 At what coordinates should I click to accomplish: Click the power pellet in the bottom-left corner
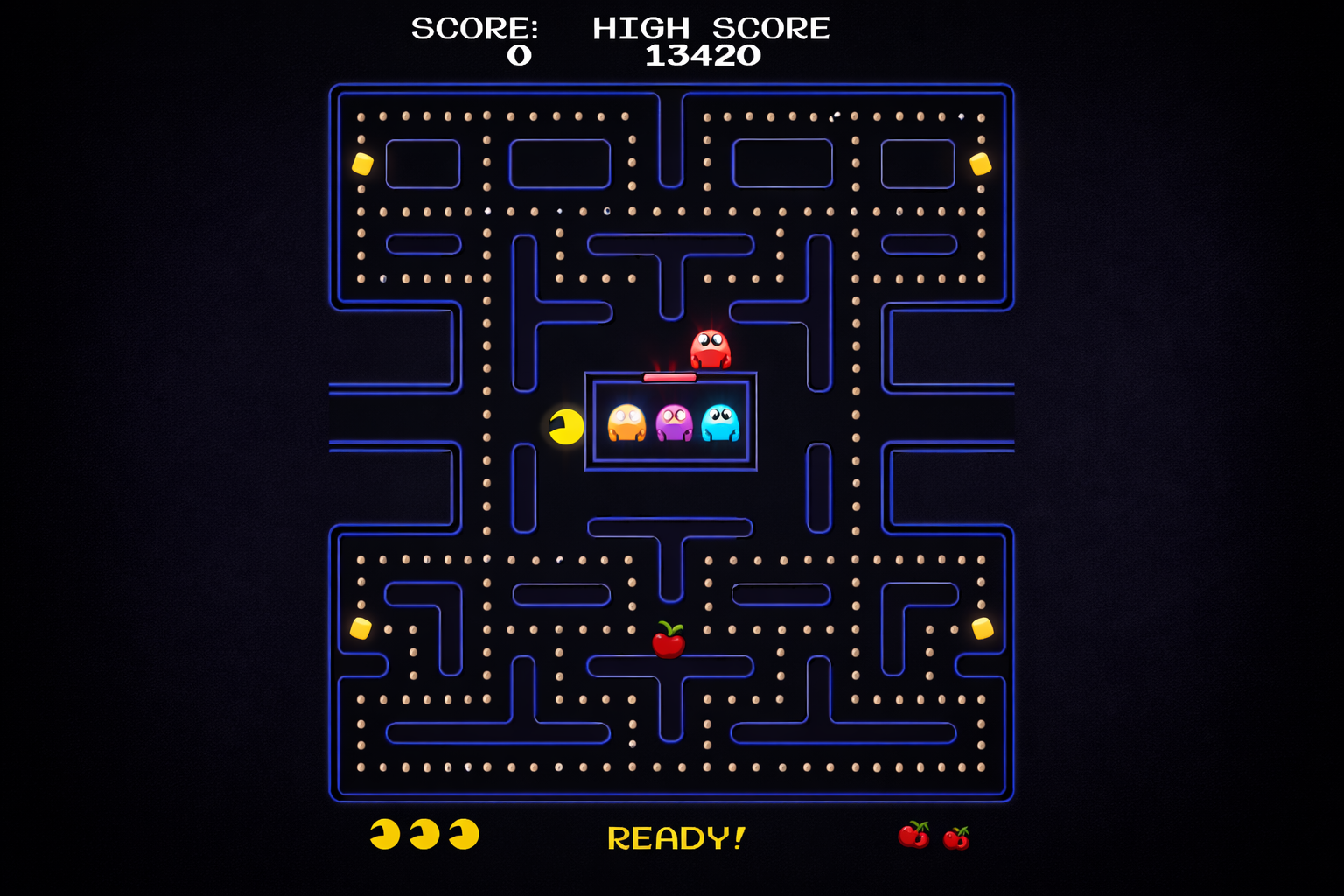tap(359, 628)
